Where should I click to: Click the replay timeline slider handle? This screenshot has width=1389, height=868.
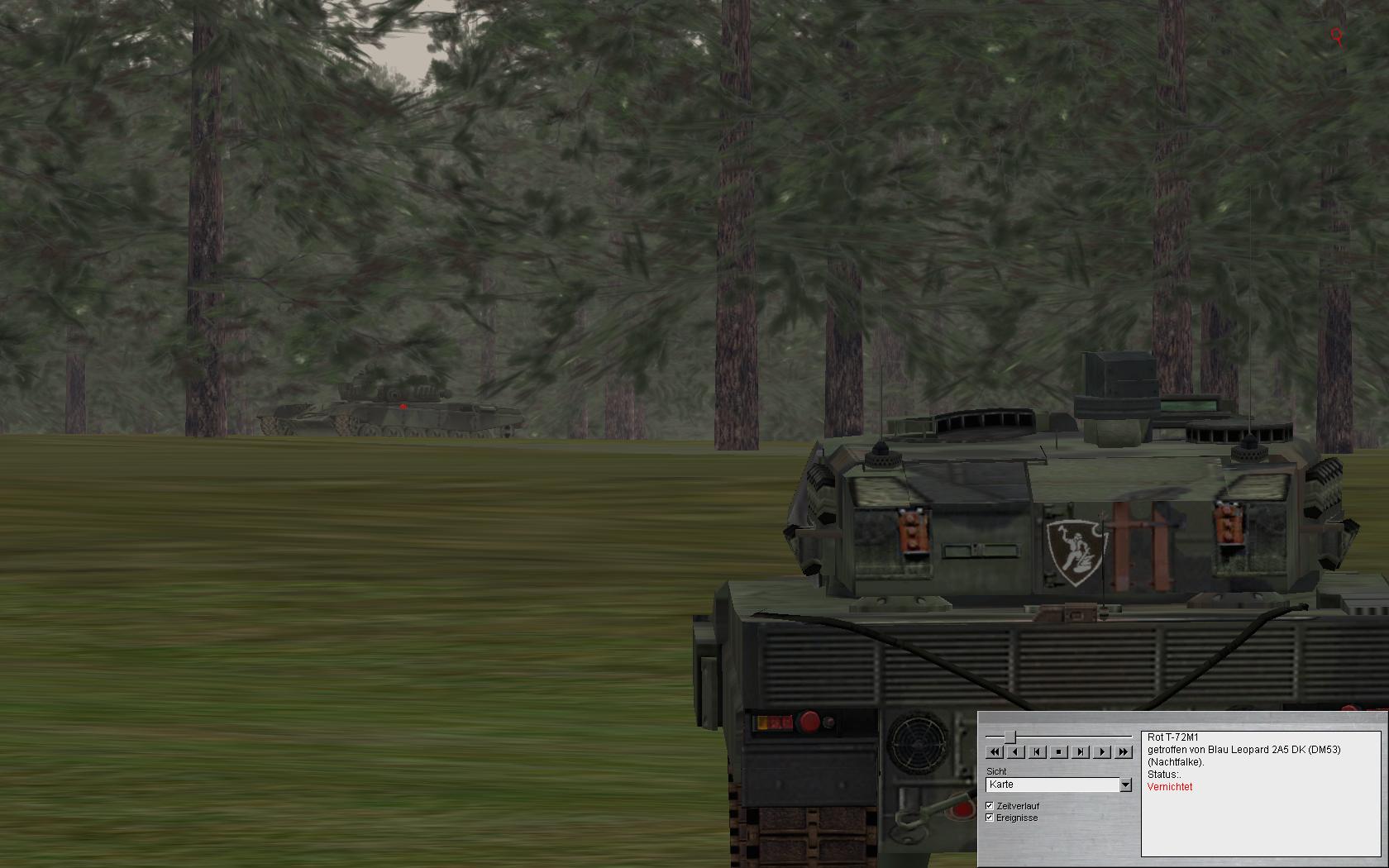pyautogui.click(x=1010, y=736)
